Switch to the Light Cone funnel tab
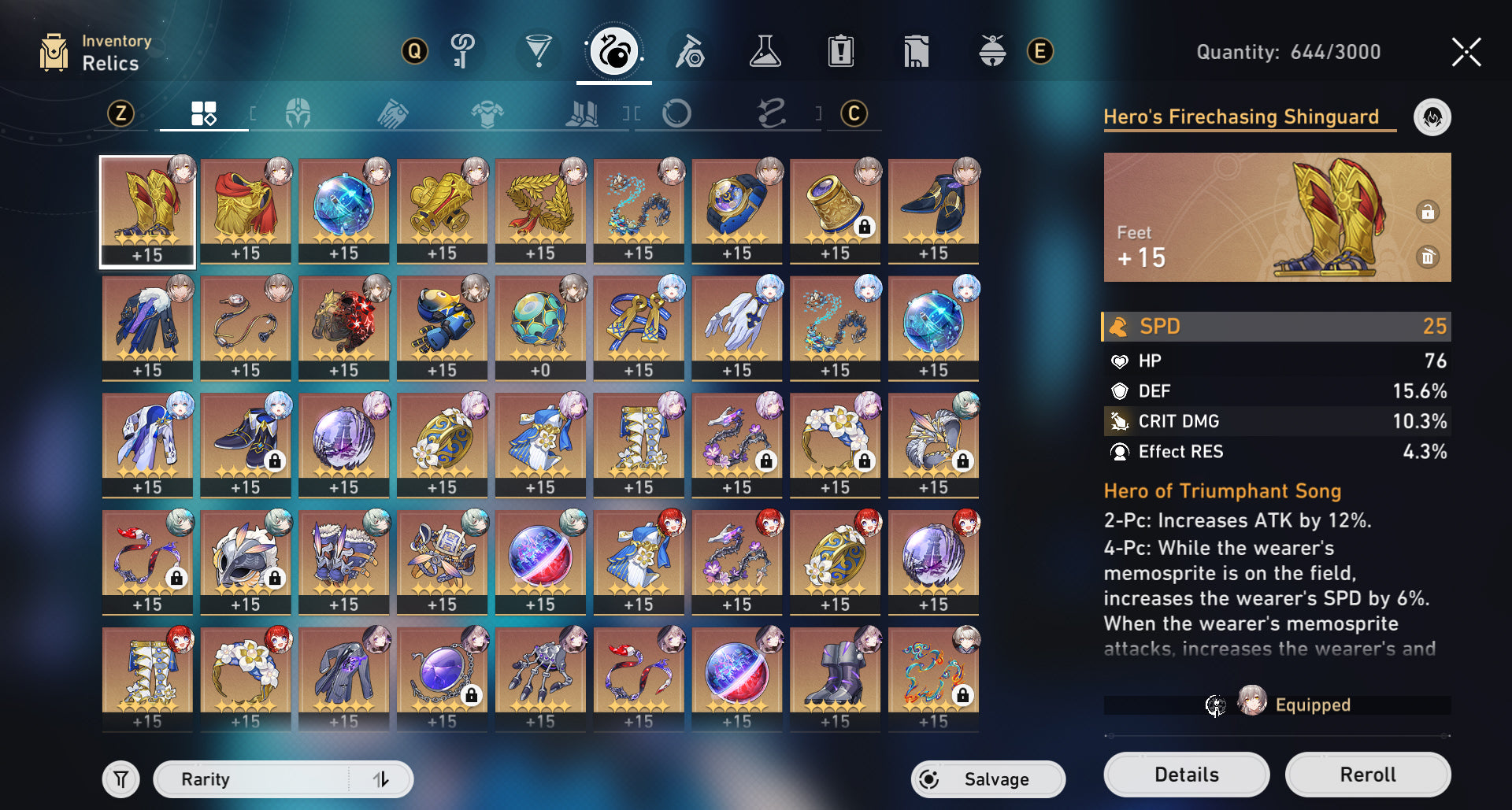 pyautogui.click(x=538, y=52)
